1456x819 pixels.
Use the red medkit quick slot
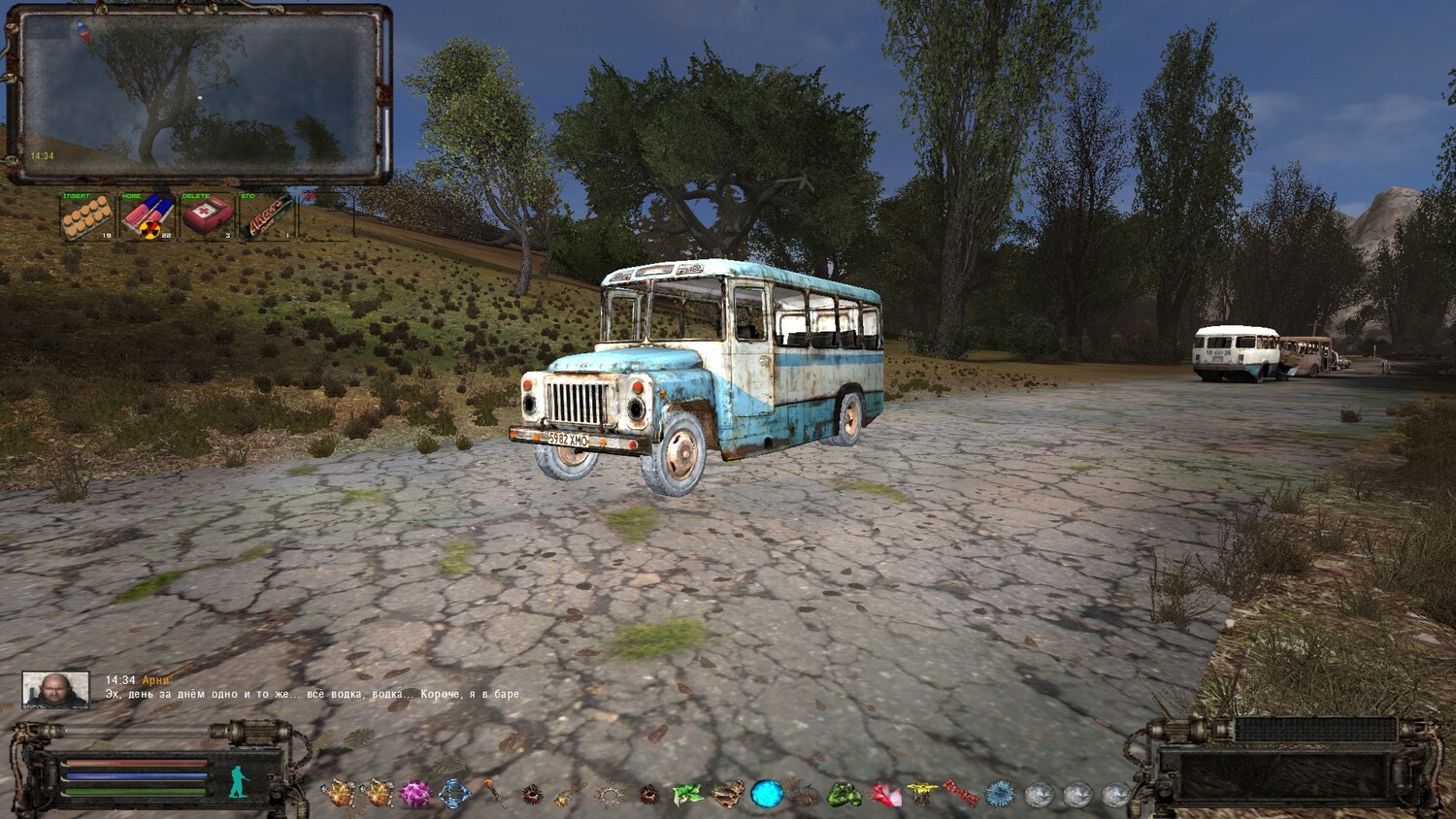click(x=208, y=215)
